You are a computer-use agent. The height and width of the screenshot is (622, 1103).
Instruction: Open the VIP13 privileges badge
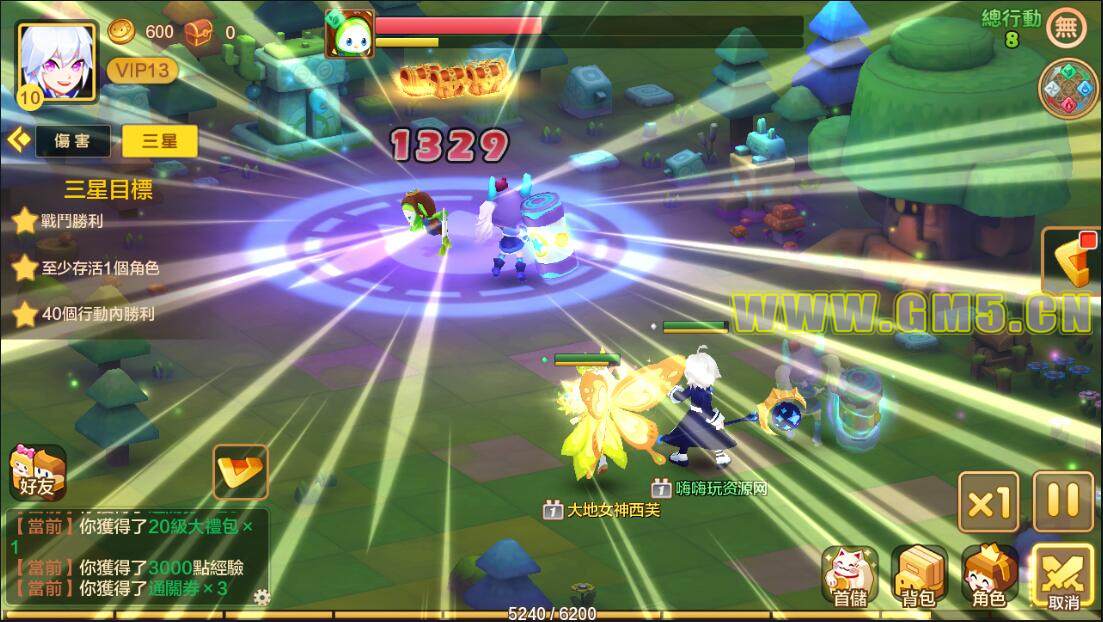142,70
